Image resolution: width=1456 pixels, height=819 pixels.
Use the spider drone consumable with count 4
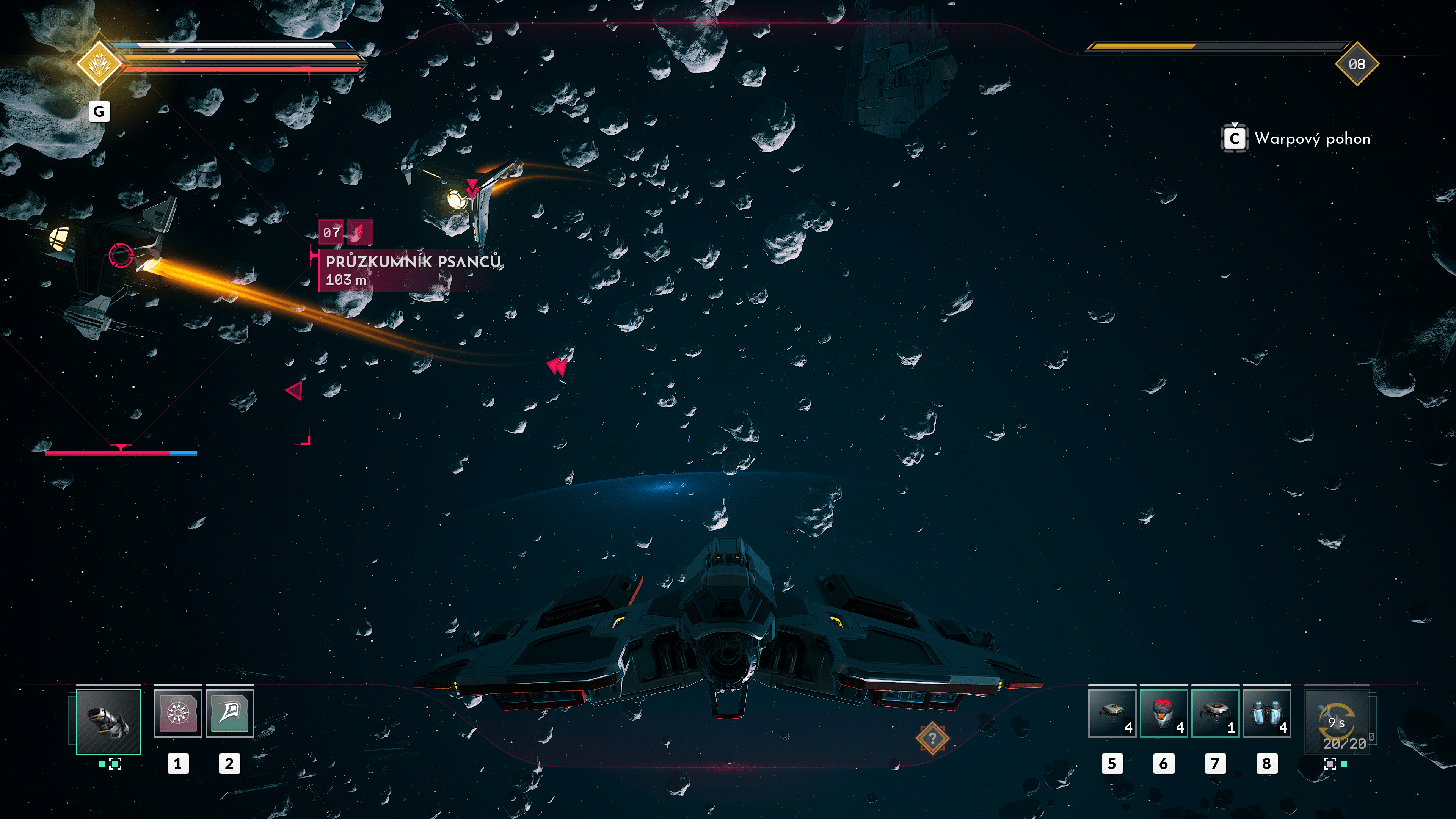pyautogui.click(x=1112, y=713)
